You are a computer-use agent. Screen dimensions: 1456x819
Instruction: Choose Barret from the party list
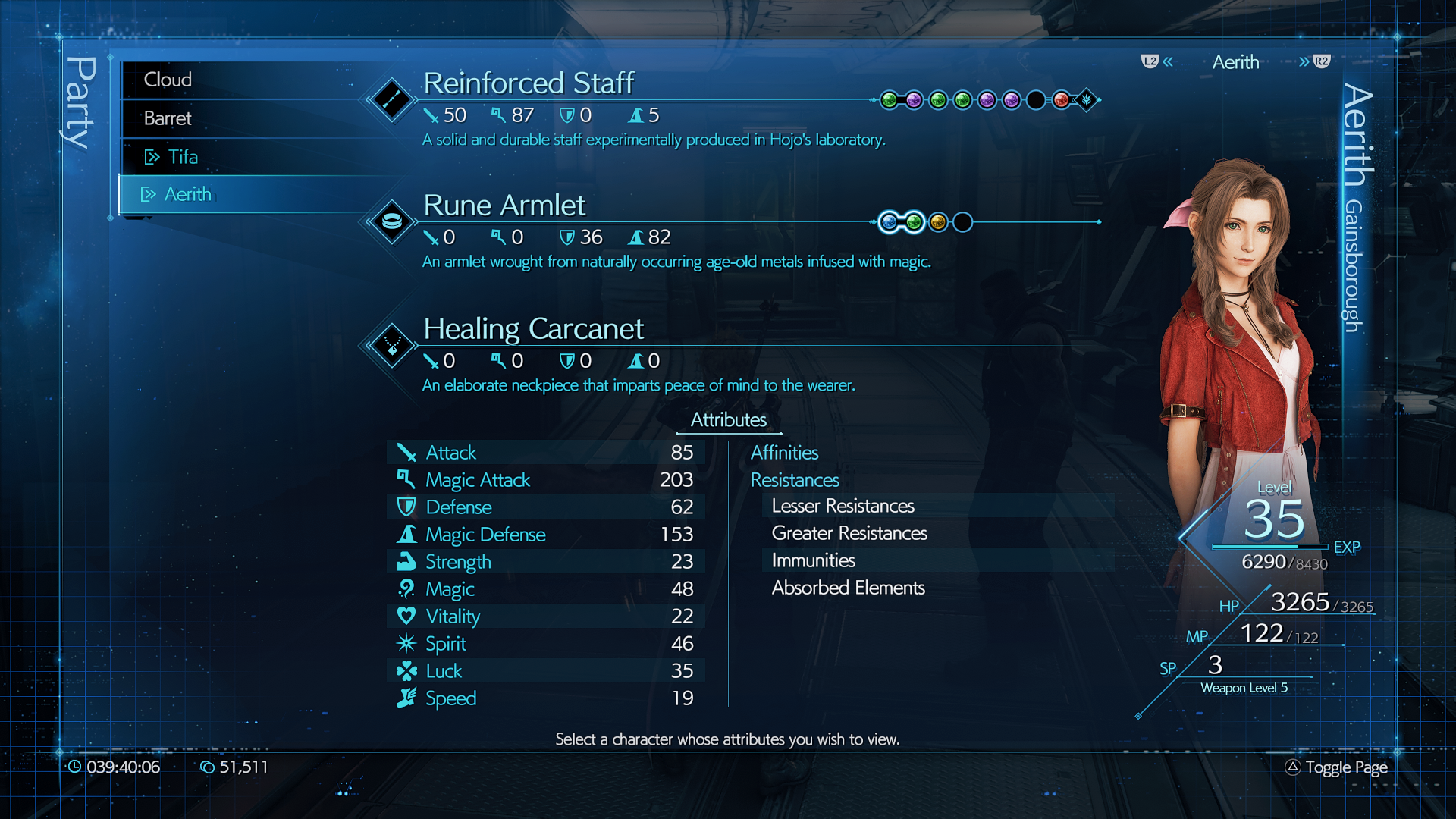click(x=168, y=118)
